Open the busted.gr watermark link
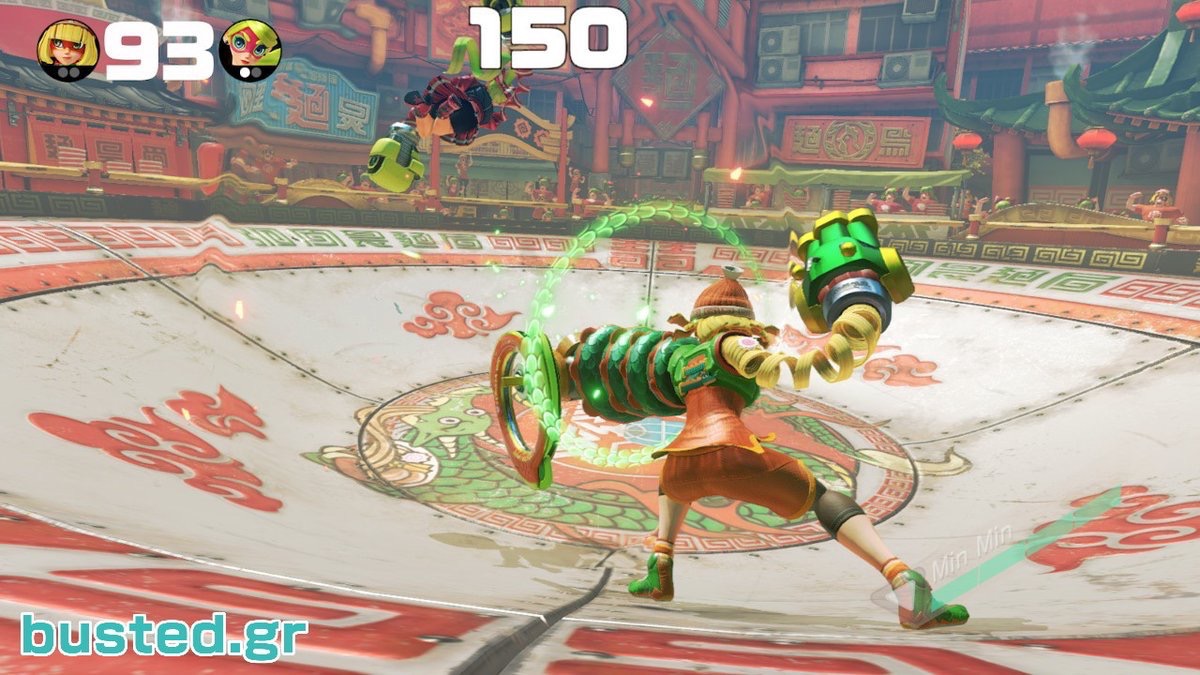This screenshot has height=675, width=1200. click(164, 637)
